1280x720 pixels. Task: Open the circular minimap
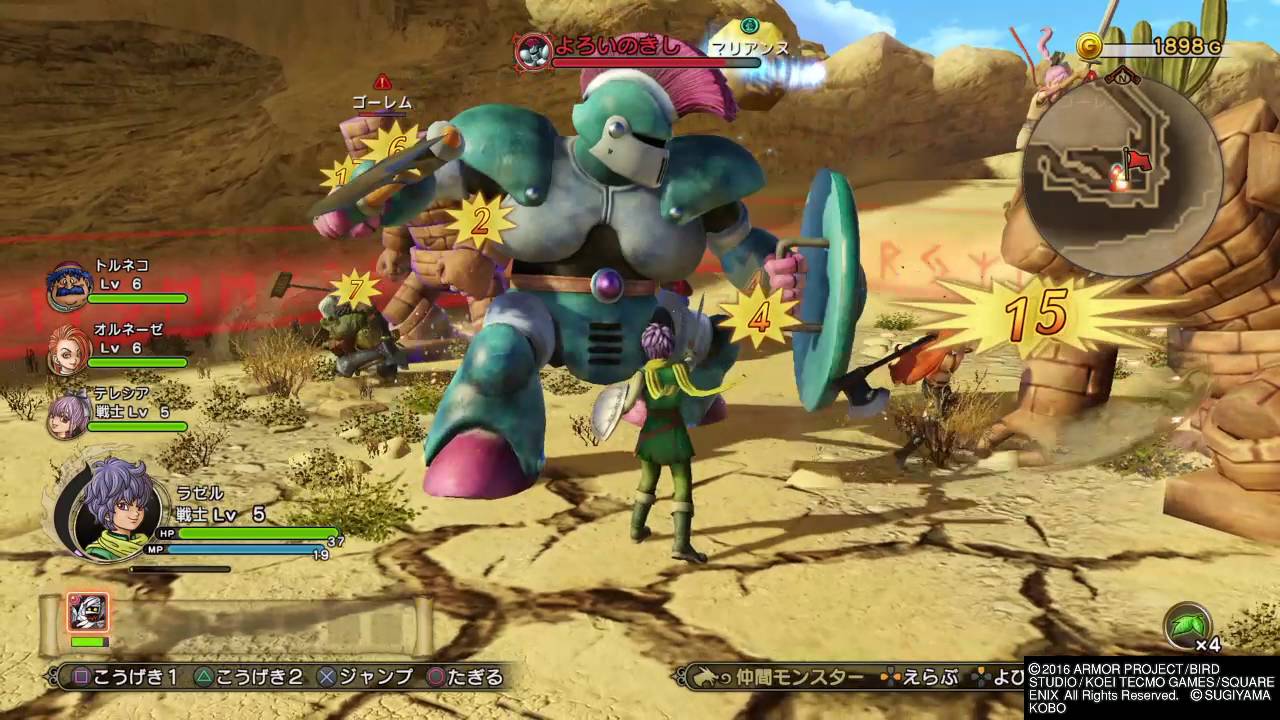(x=1122, y=176)
